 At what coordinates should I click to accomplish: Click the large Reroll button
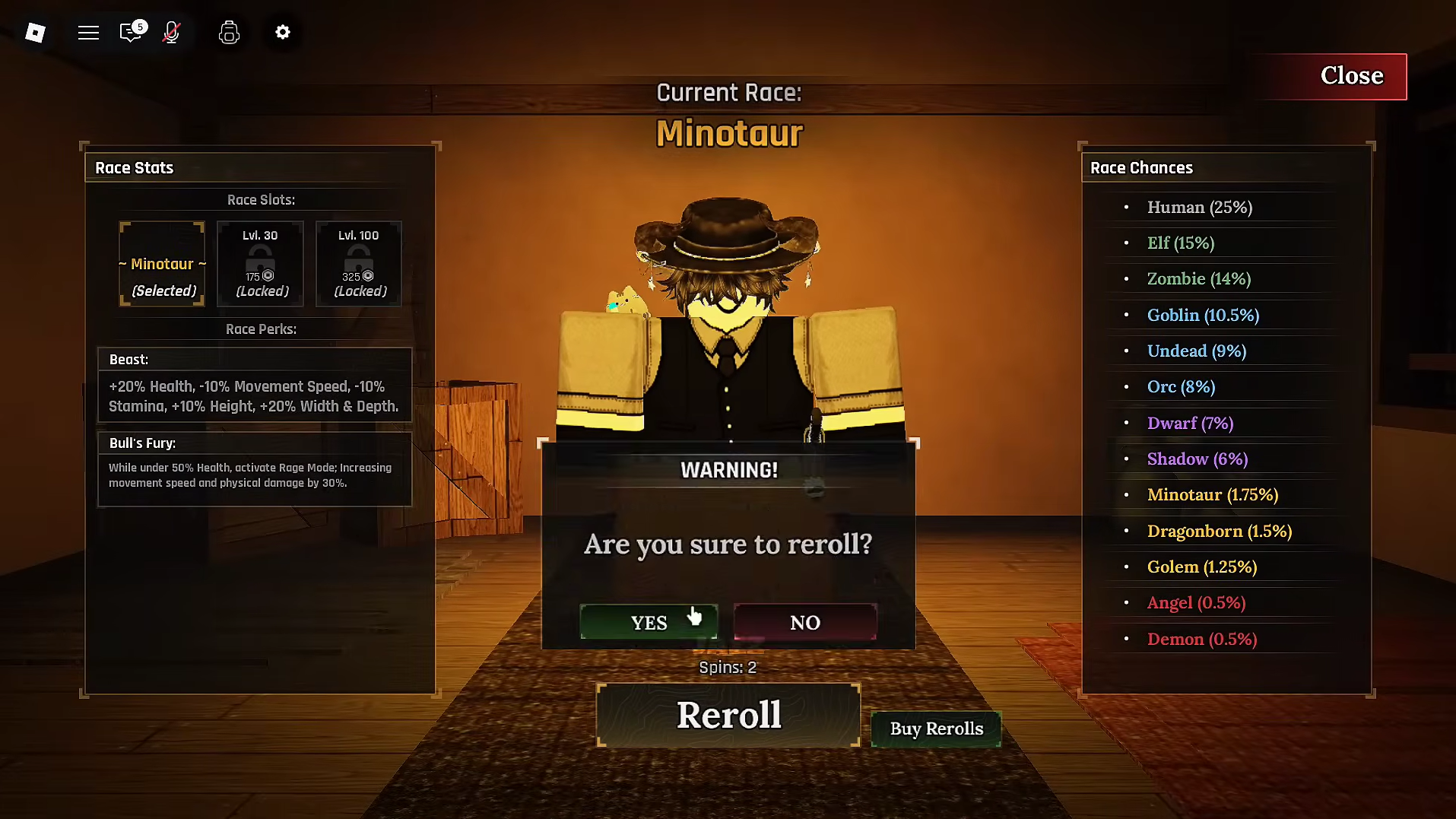[728, 715]
